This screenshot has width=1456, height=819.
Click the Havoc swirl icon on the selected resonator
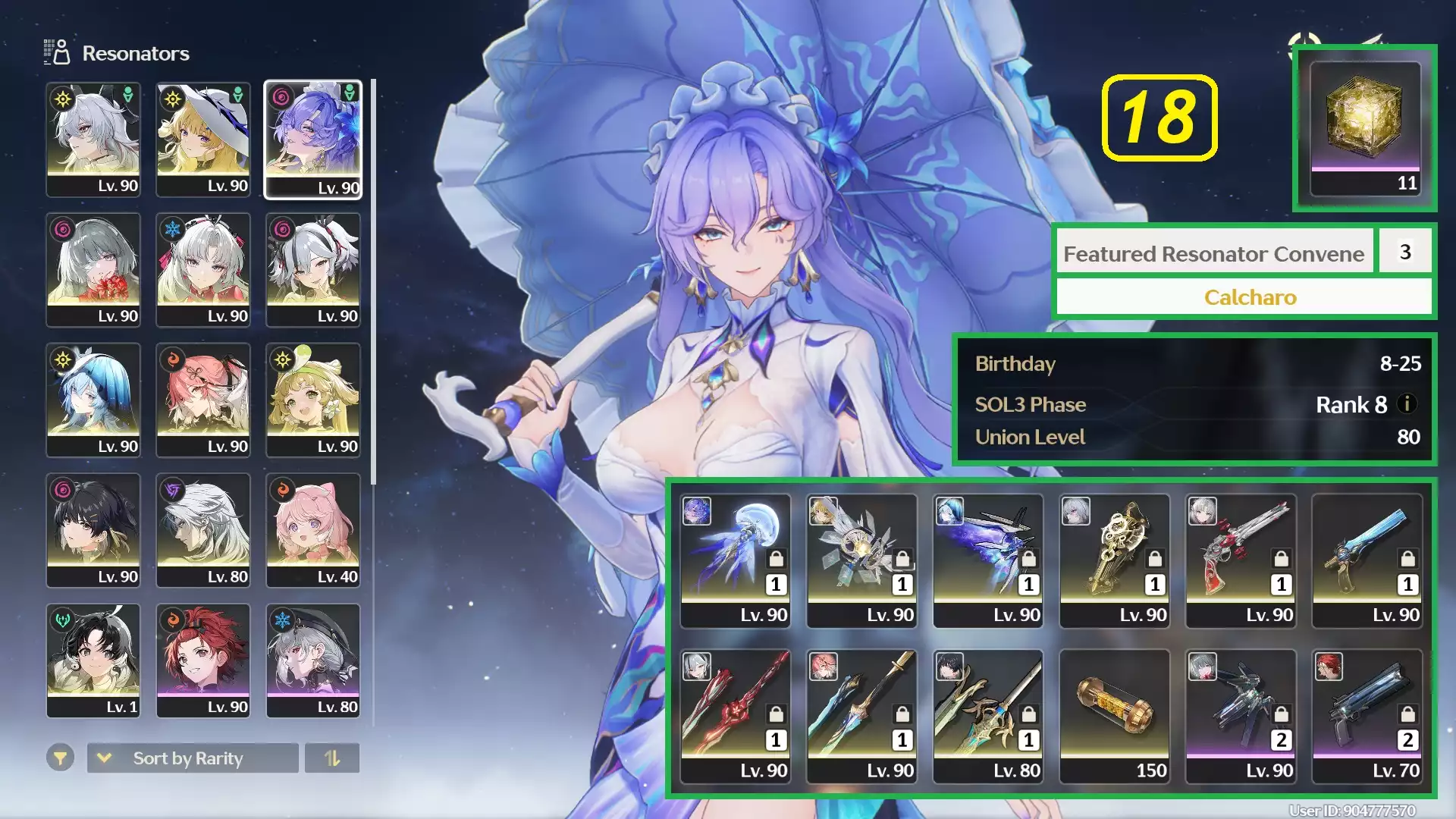click(x=281, y=96)
